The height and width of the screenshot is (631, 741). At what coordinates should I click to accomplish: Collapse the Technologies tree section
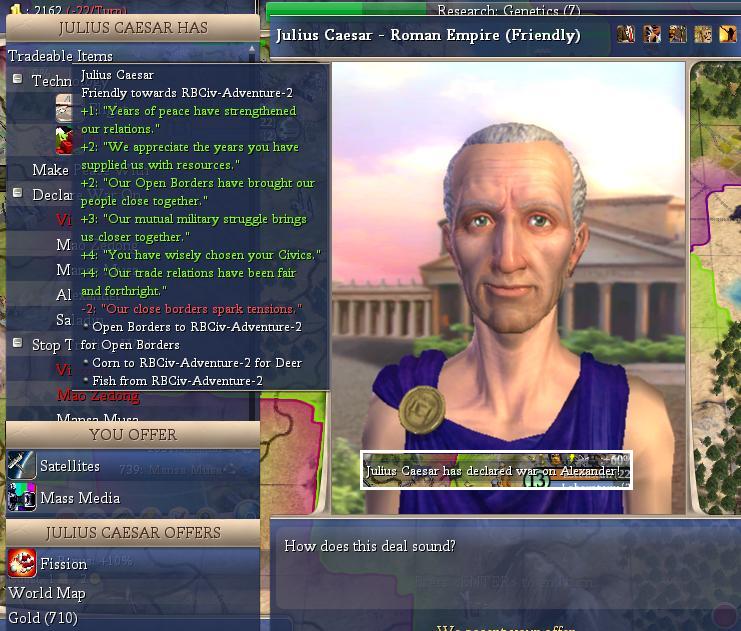coord(17,79)
